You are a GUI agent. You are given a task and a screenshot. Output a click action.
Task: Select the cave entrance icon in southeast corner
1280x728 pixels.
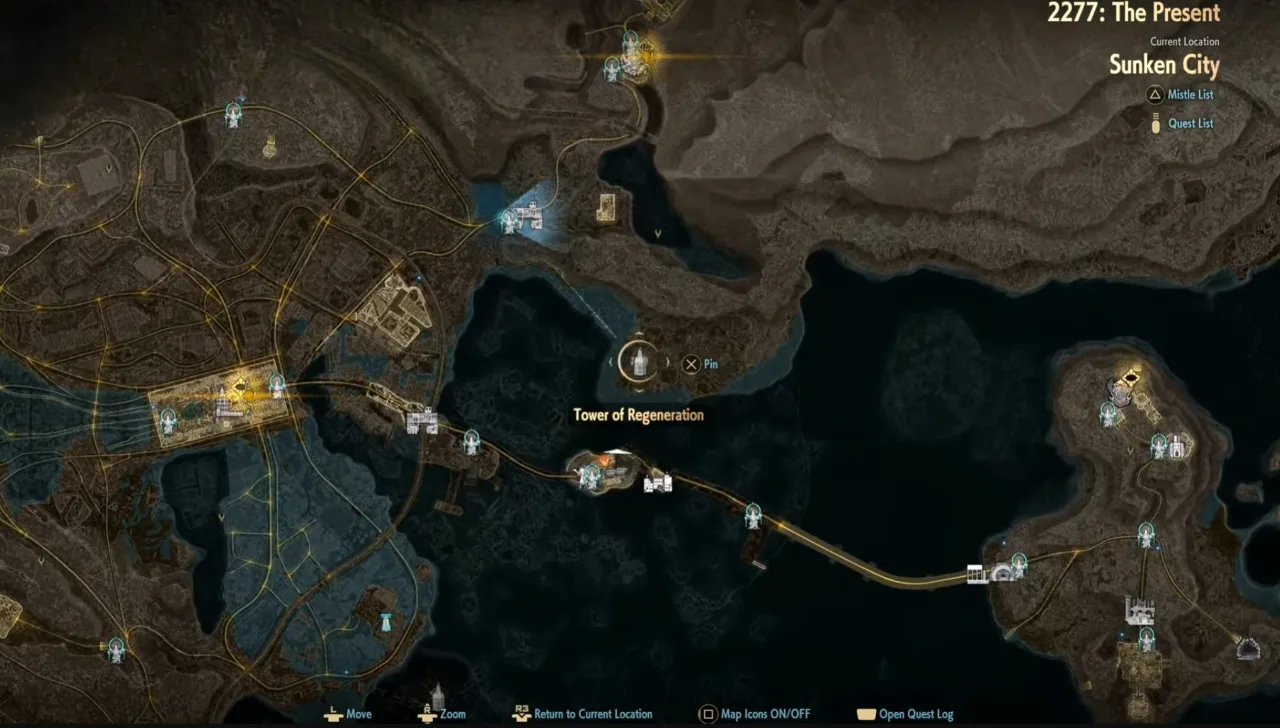[1247, 649]
